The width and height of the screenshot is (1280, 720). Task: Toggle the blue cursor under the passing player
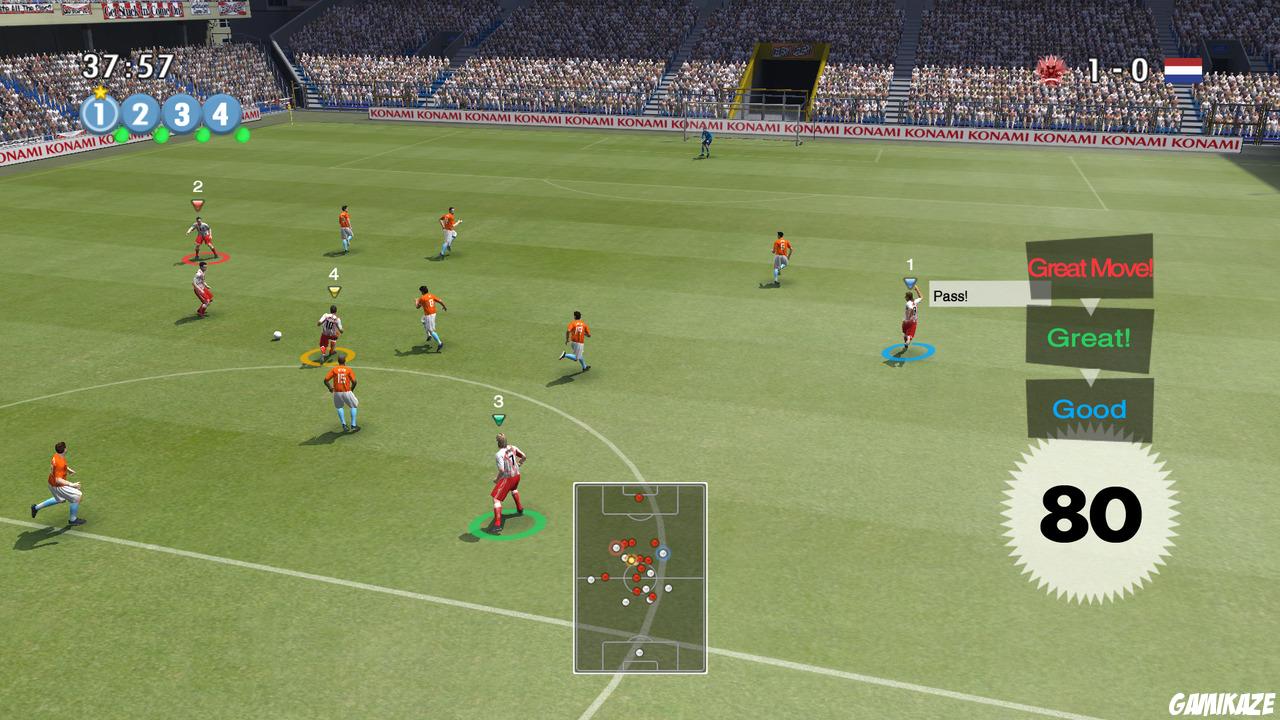point(908,352)
